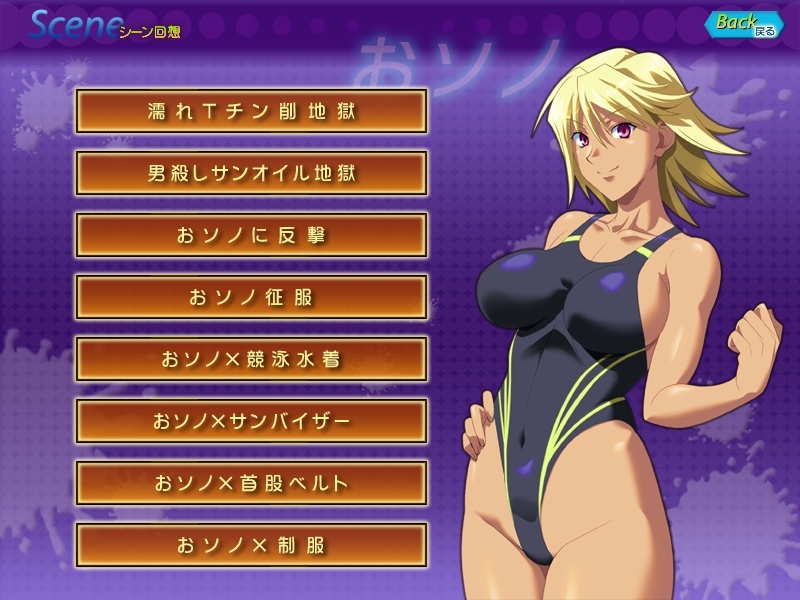The image size is (800, 600).
Task: Choose the おソノ×首股ベルト entry
Action: pos(251,483)
